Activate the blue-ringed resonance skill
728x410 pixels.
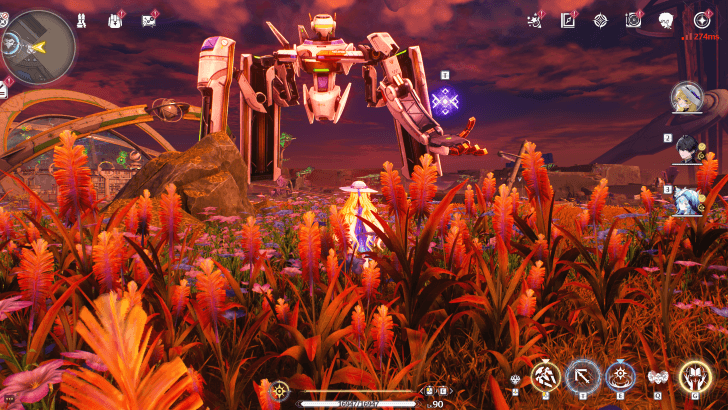pyautogui.click(x=620, y=376)
